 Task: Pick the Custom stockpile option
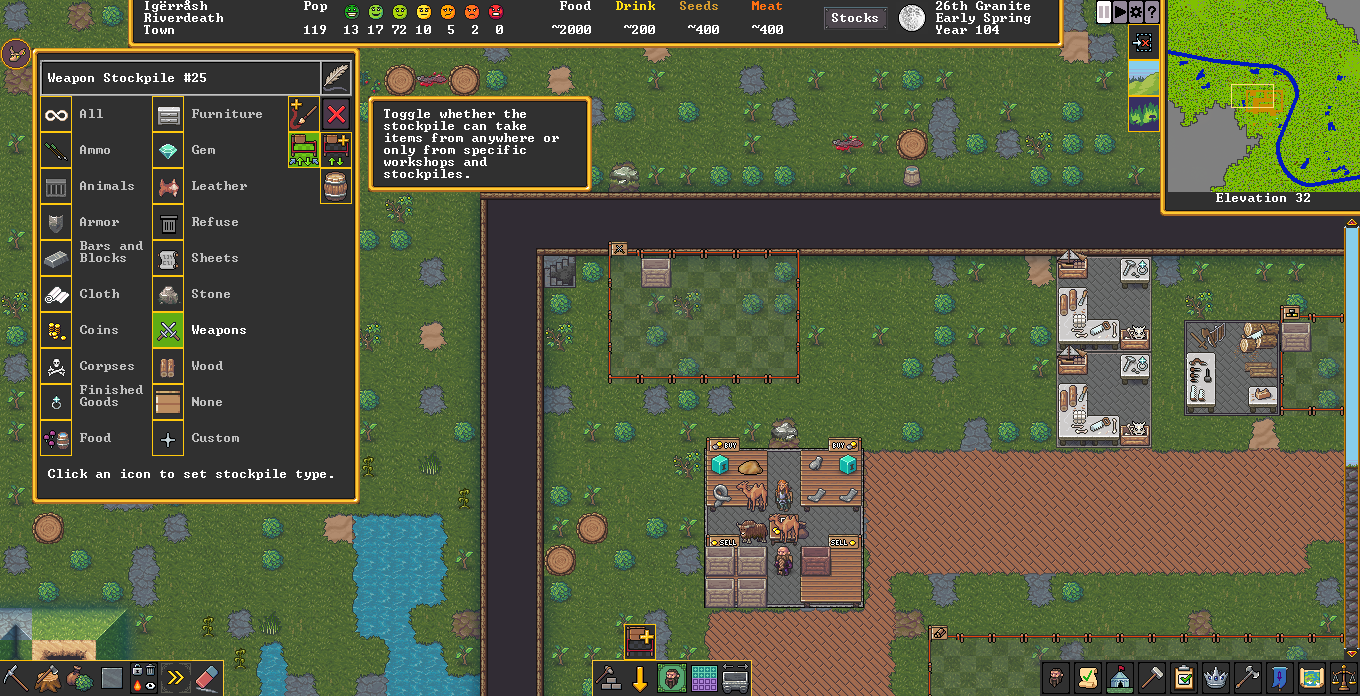(169, 438)
